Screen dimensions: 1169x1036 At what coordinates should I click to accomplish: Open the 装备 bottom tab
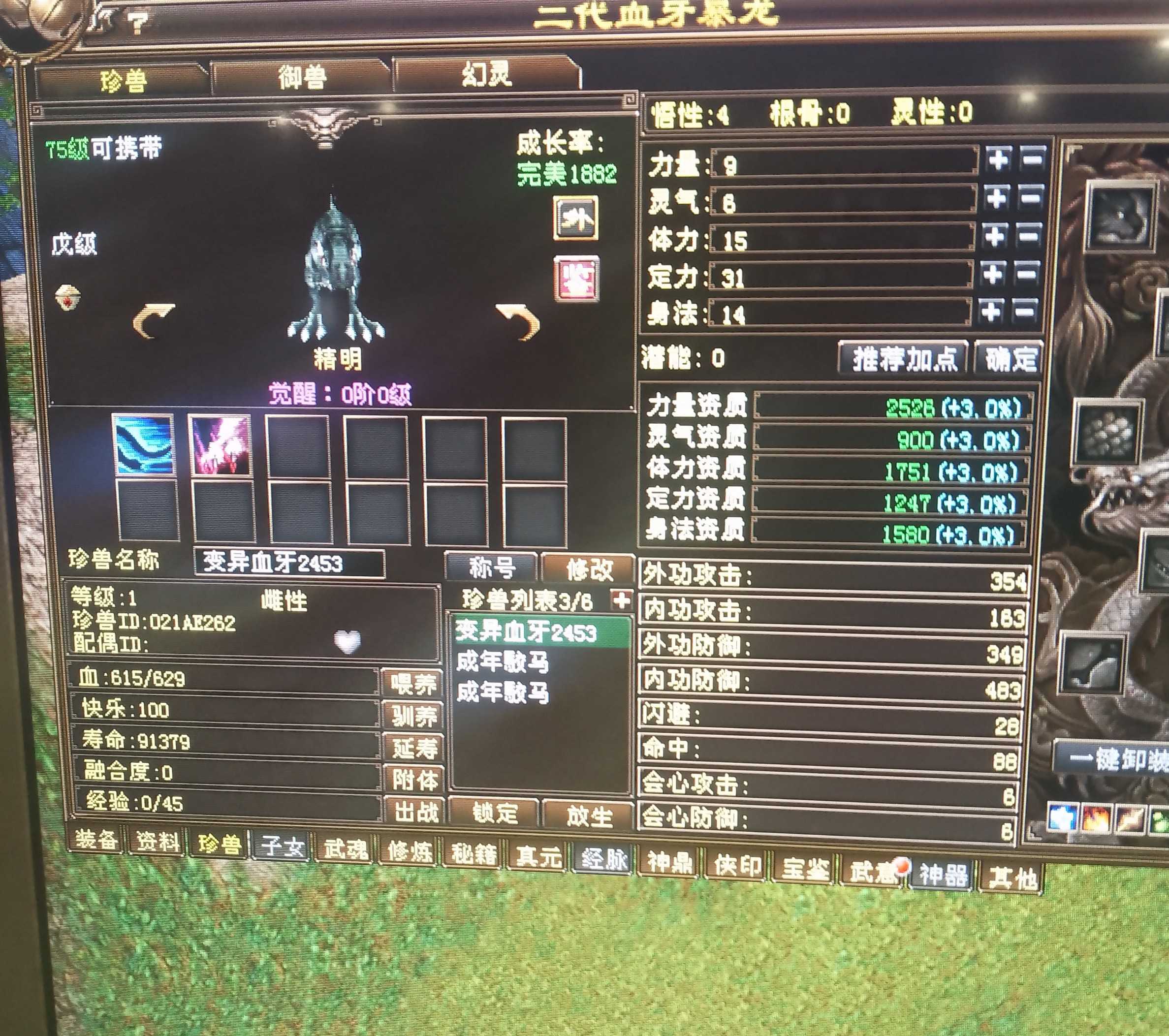point(96,839)
